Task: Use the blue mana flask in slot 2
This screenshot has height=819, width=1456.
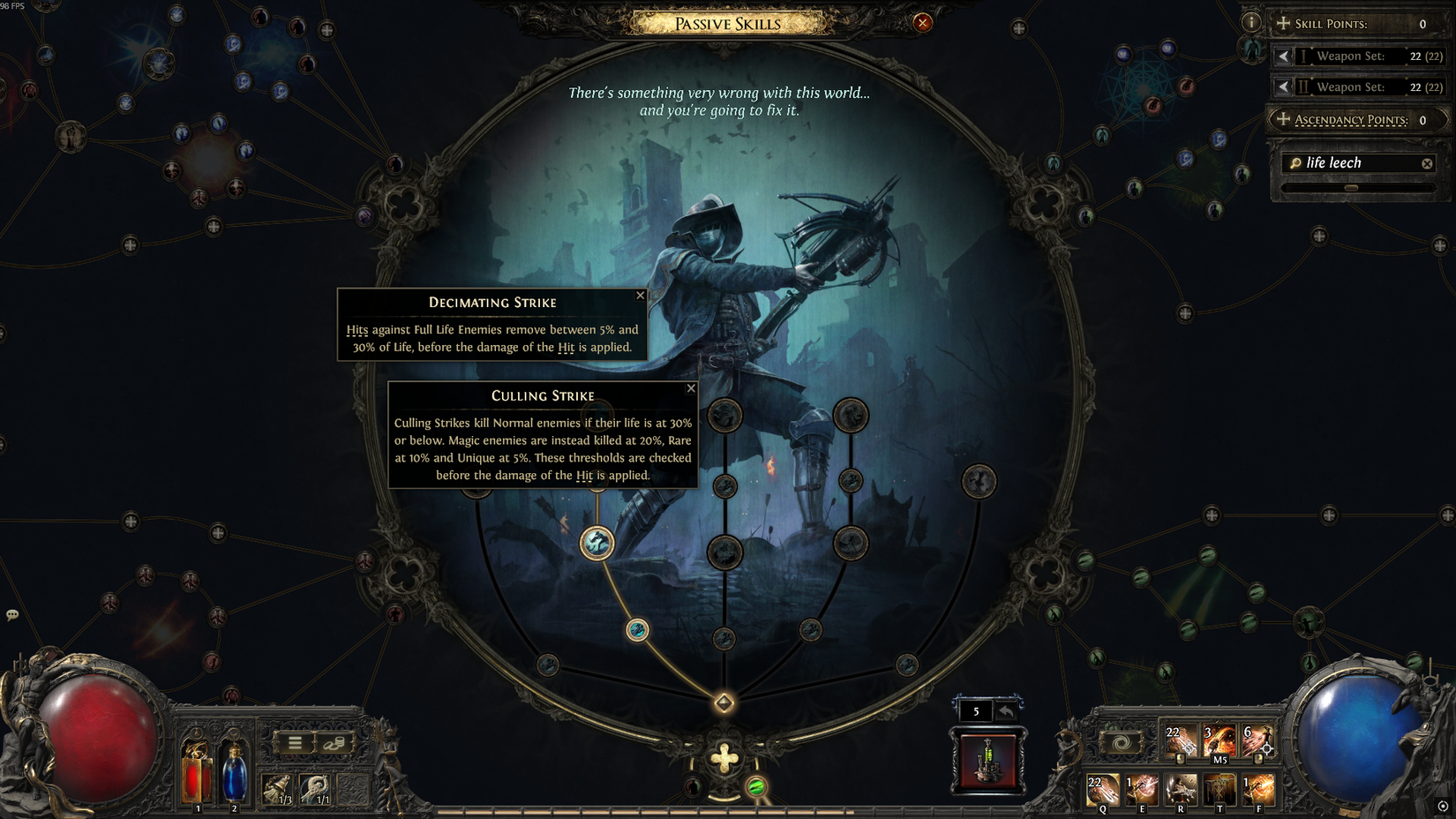Action: click(x=234, y=775)
